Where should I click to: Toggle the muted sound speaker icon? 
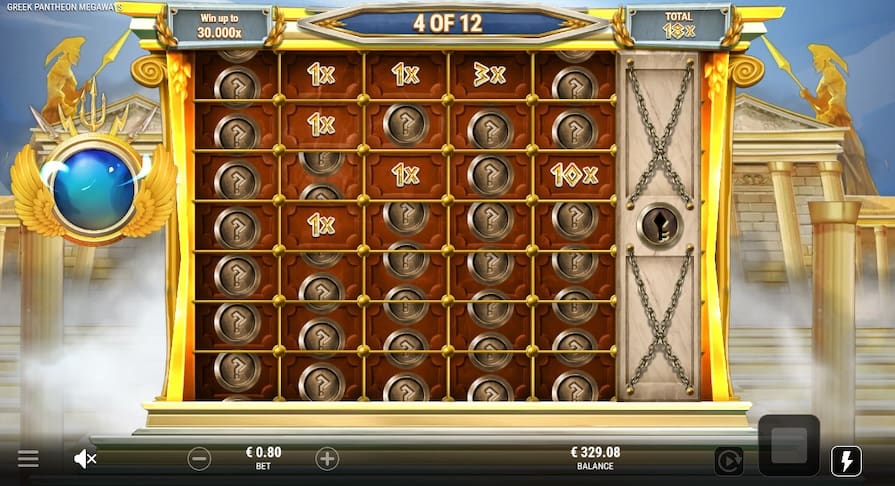[x=86, y=459]
